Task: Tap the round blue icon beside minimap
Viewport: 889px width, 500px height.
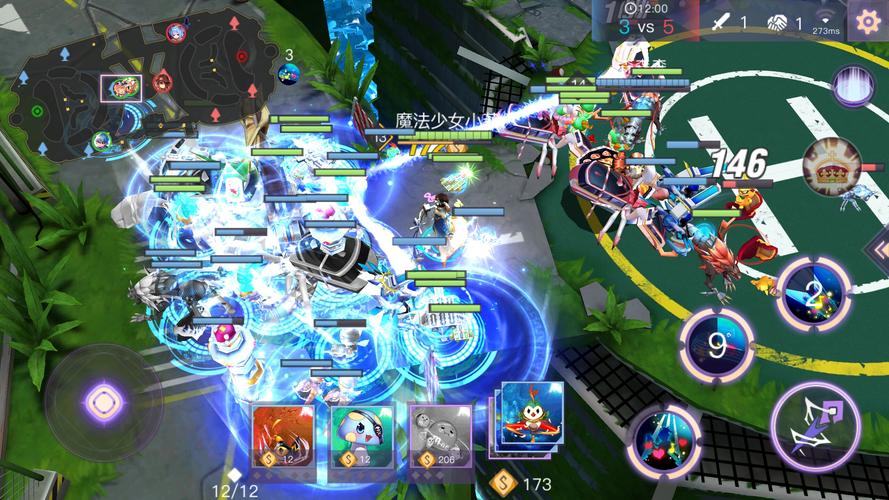Action: [289, 73]
